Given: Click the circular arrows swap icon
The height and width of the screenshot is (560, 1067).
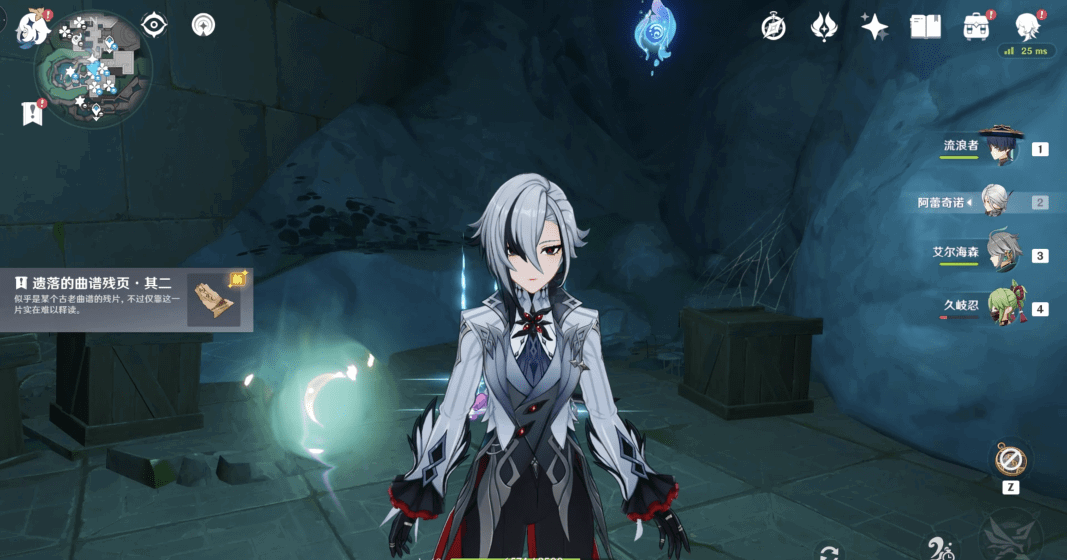Looking at the screenshot, I should [828, 551].
